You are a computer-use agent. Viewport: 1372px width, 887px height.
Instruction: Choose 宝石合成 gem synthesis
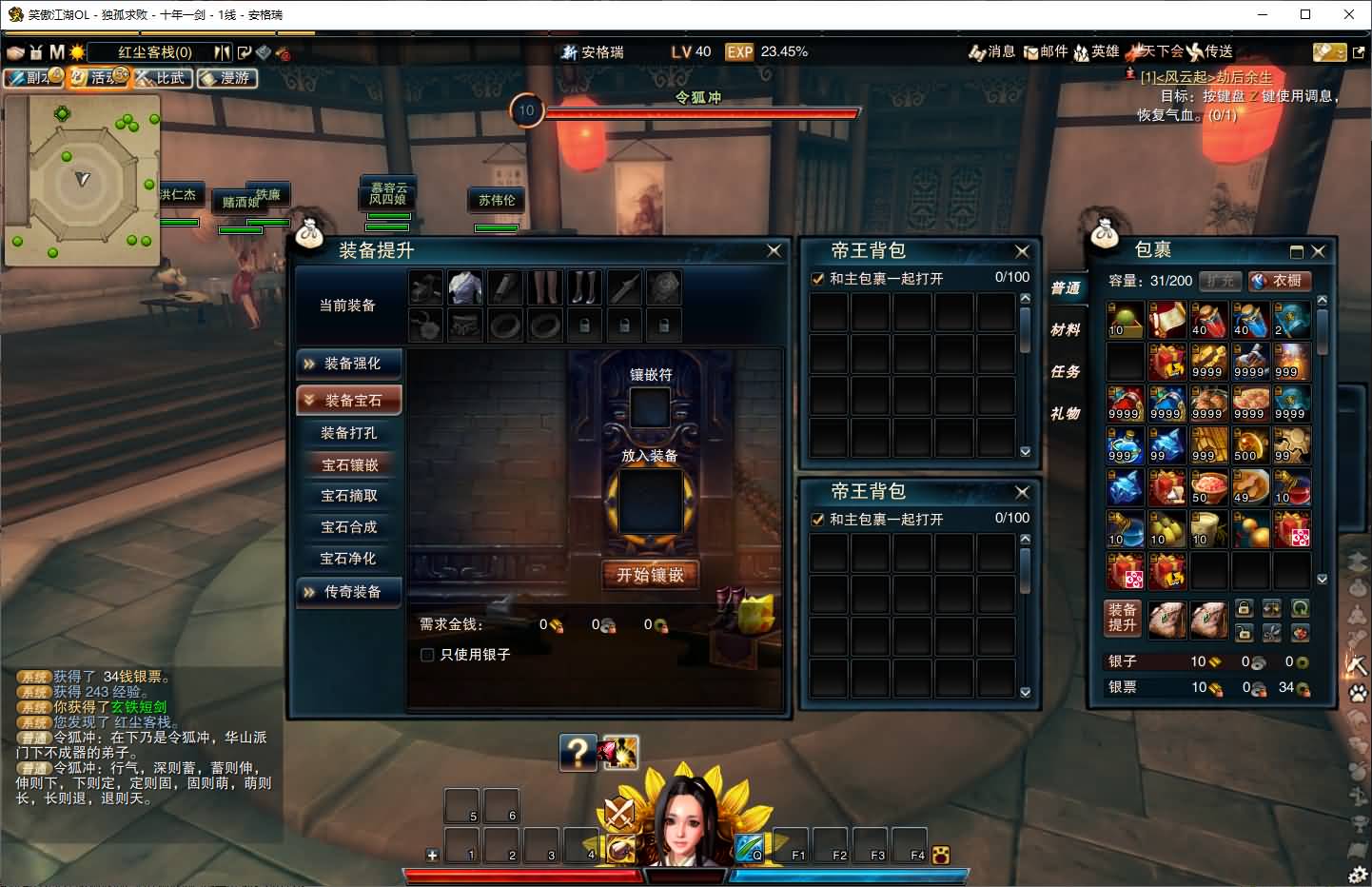pyautogui.click(x=348, y=527)
